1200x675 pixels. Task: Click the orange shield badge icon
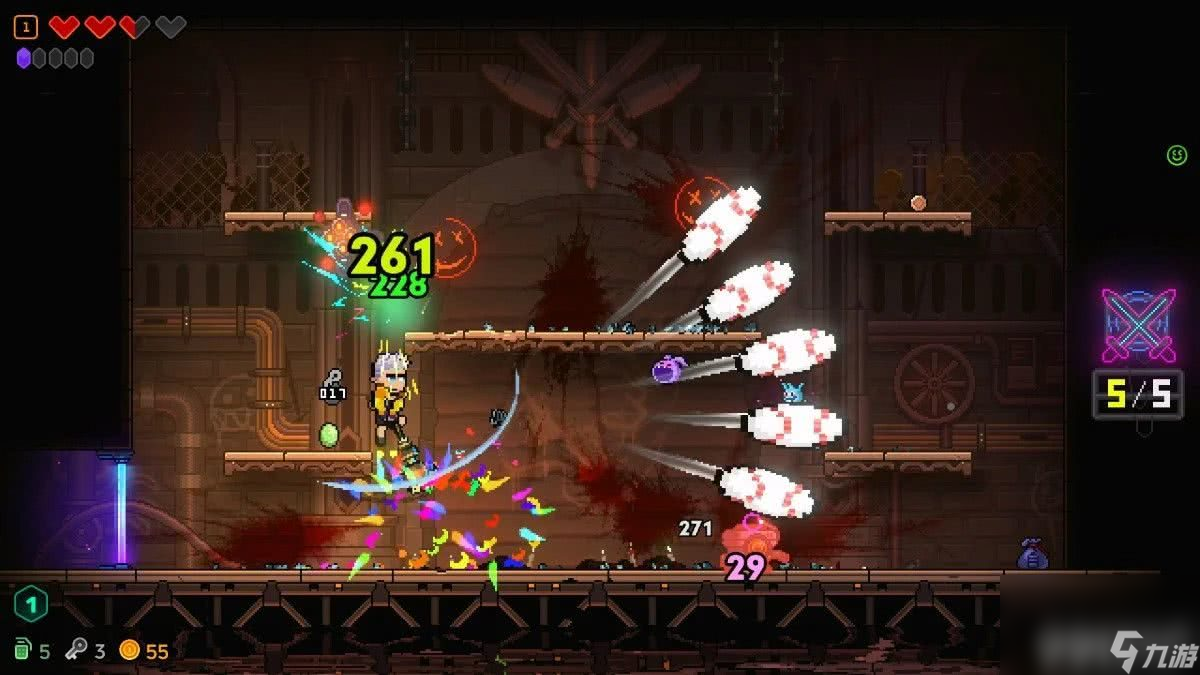pyautogui.click(x=26, y=27)
